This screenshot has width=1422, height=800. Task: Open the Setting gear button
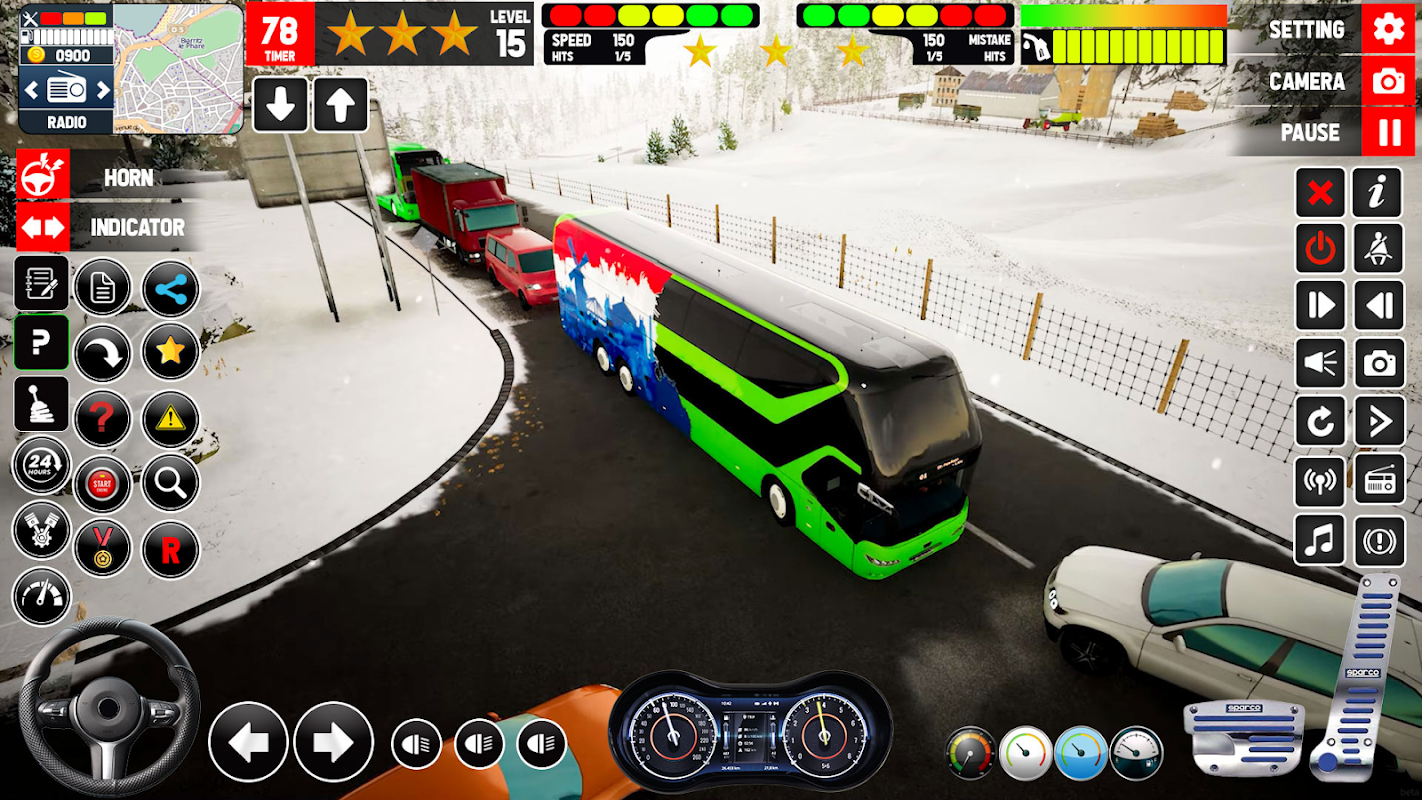1388,29
